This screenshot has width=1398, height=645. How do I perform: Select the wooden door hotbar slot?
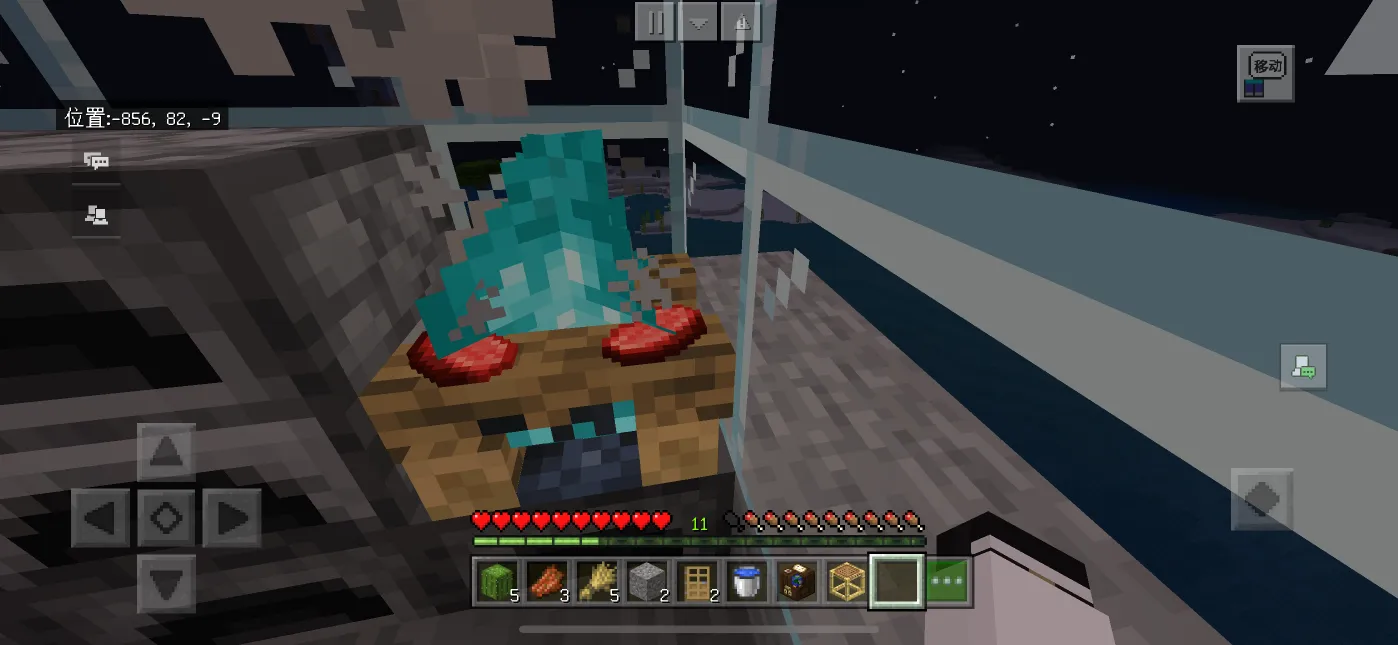point(697,582)
